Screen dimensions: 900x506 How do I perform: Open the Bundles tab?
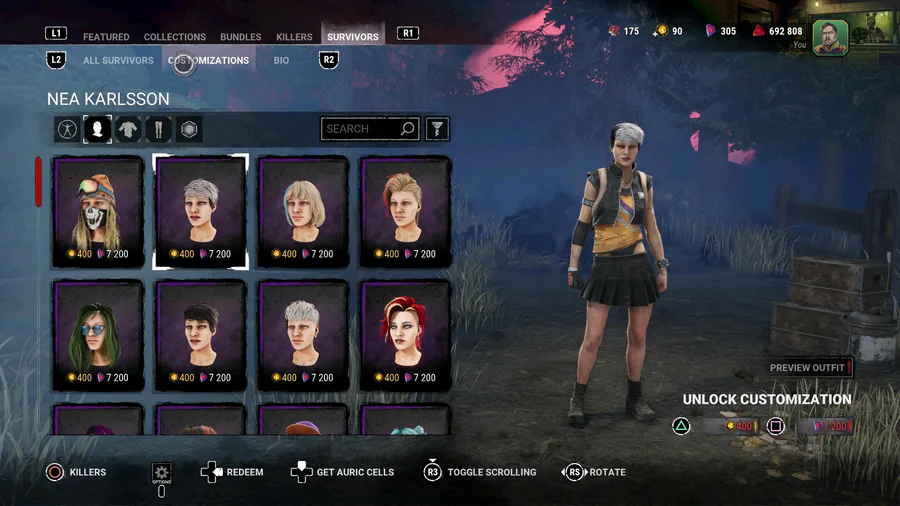pos(240,37)
